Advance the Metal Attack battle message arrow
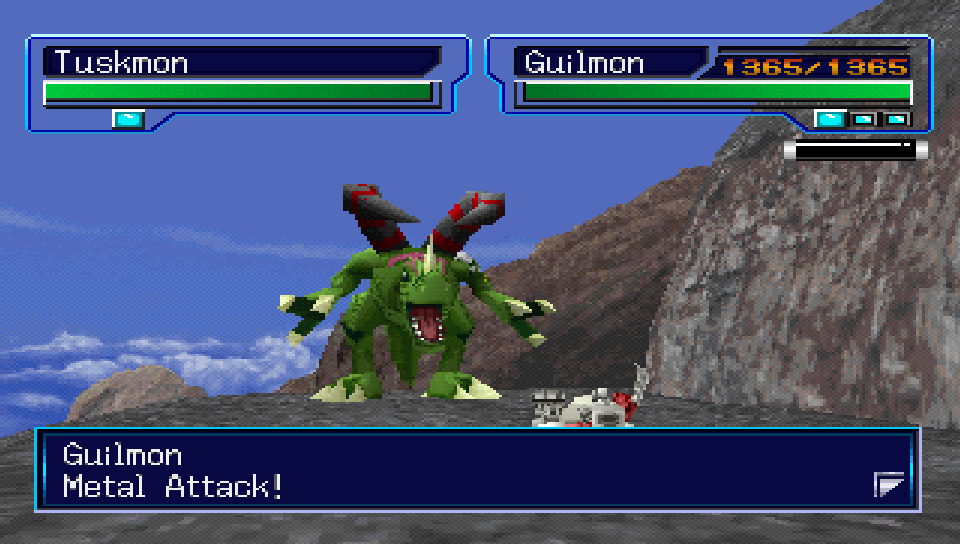The image size is (960, 544). click(889, 486)
